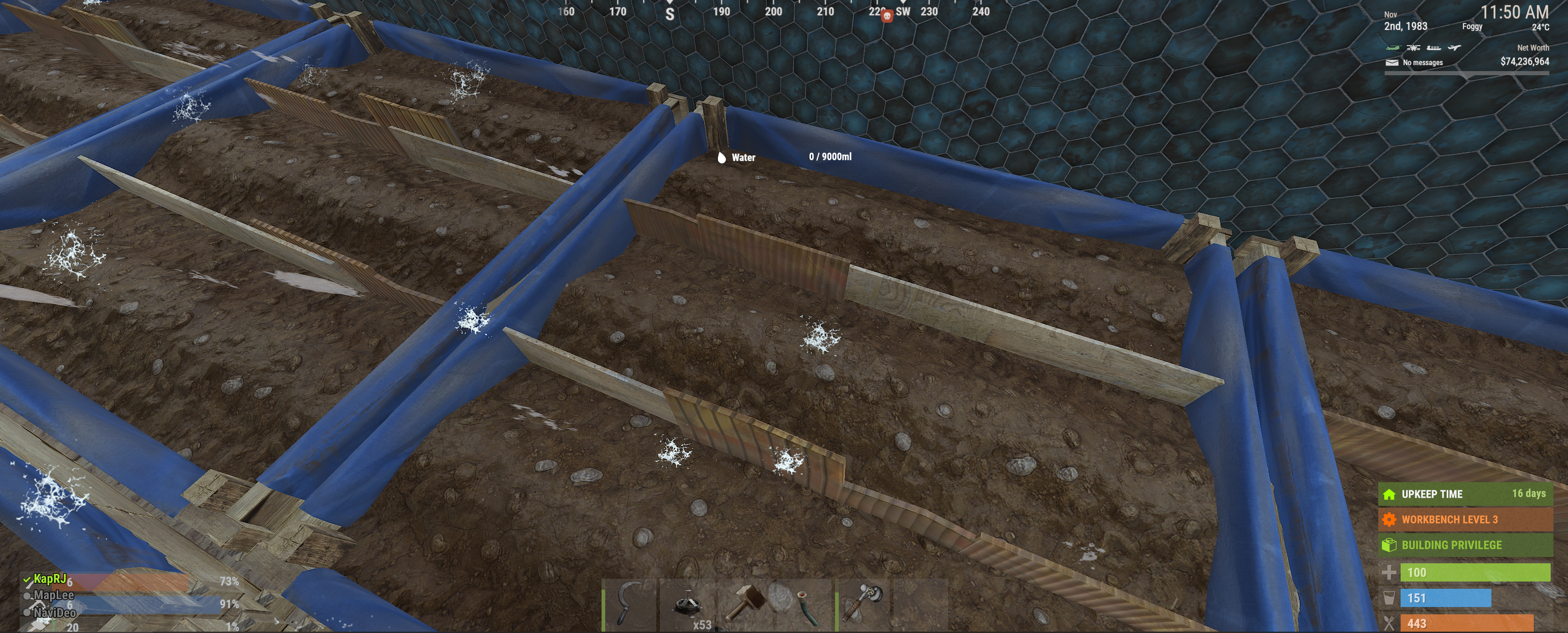Image resolution: width=1568 pixels, height=633 pixels.
Task: Click the Workbench Level 3 indicator
Action: click(x=1464, y=519)
